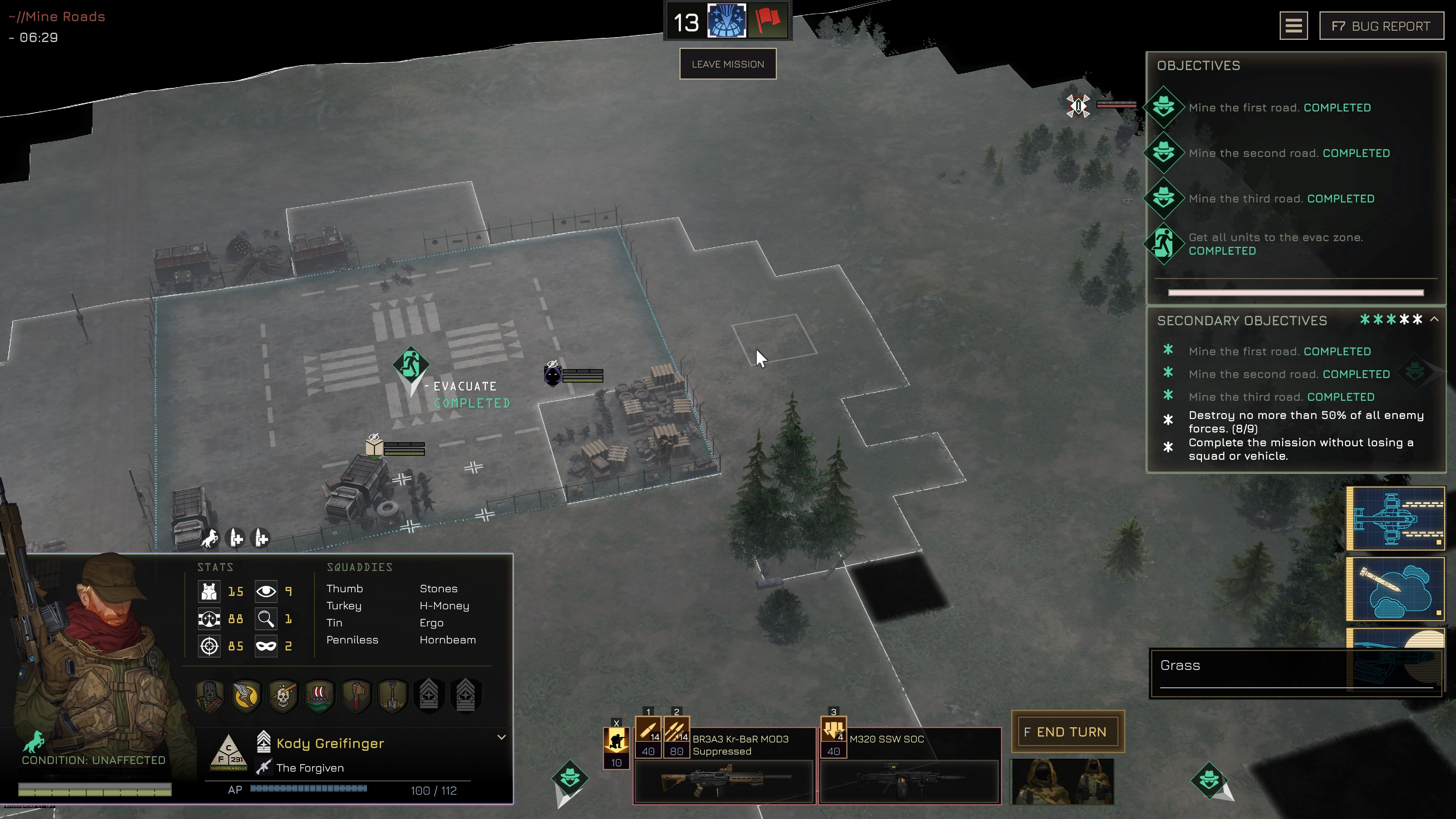The width and height of the screenshot is (1456, 819).
Task: Collapse the Secondary Objectives panel
Action: [1434, 319]
